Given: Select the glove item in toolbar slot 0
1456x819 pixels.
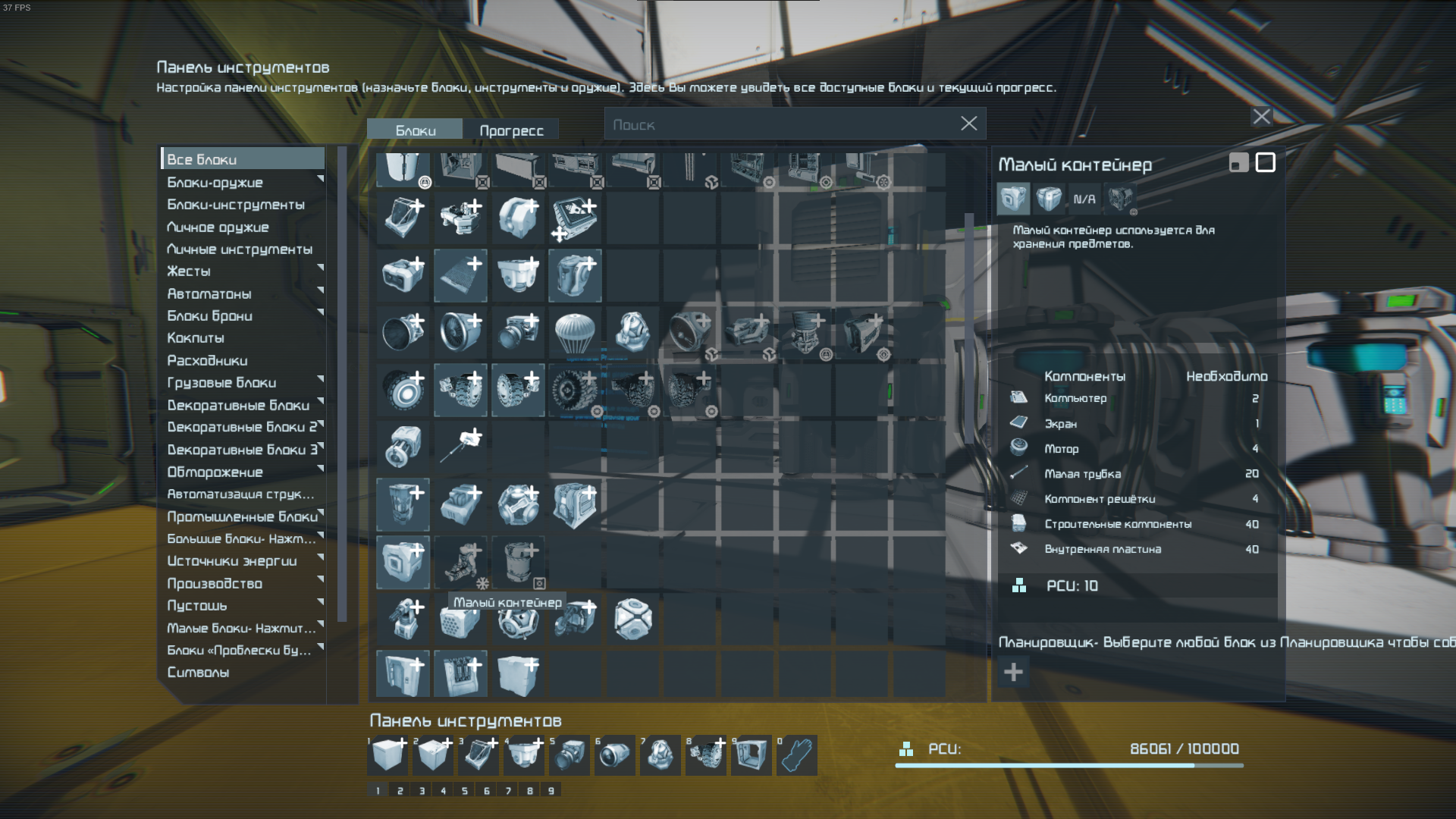Looking at the screenshot, I should (796, 755).
